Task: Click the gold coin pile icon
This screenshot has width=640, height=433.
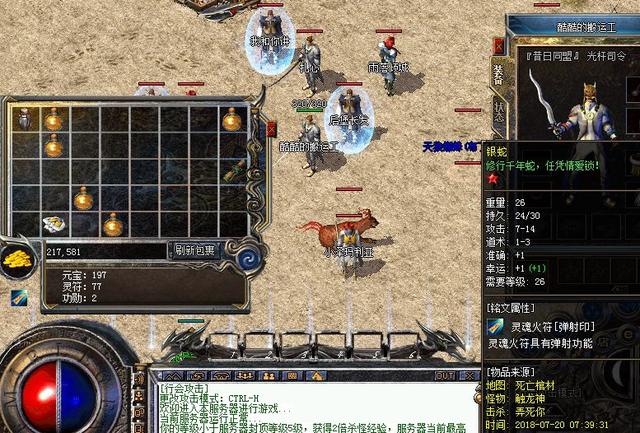Action: coord(20,259)
